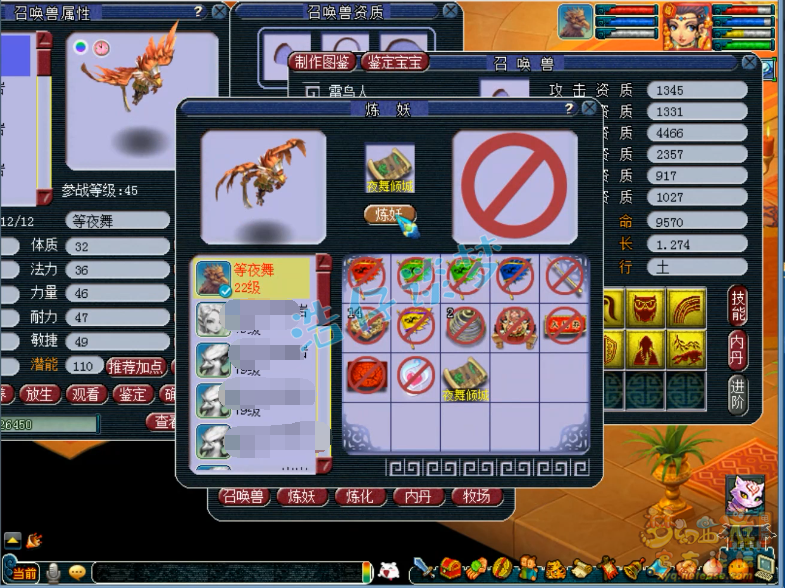The height and width of the screenshot is (588, 785).
Task: Click the 观看 view button
Action: point(88,394)
